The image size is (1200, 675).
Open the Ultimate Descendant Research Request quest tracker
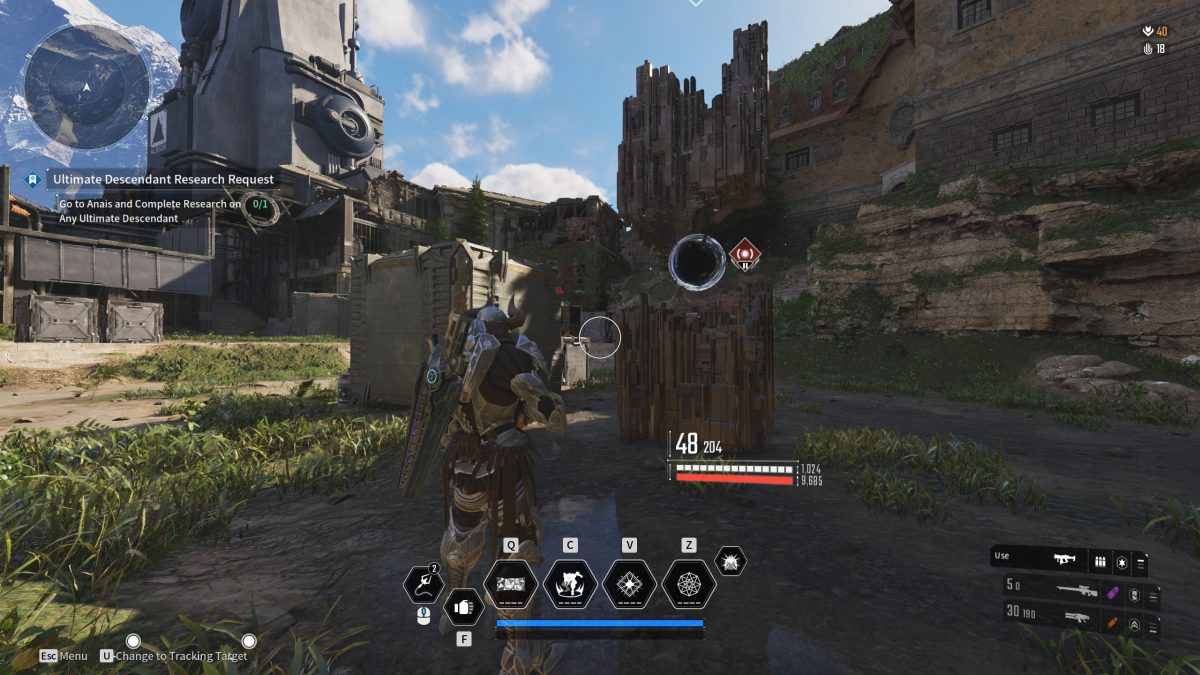163,180
